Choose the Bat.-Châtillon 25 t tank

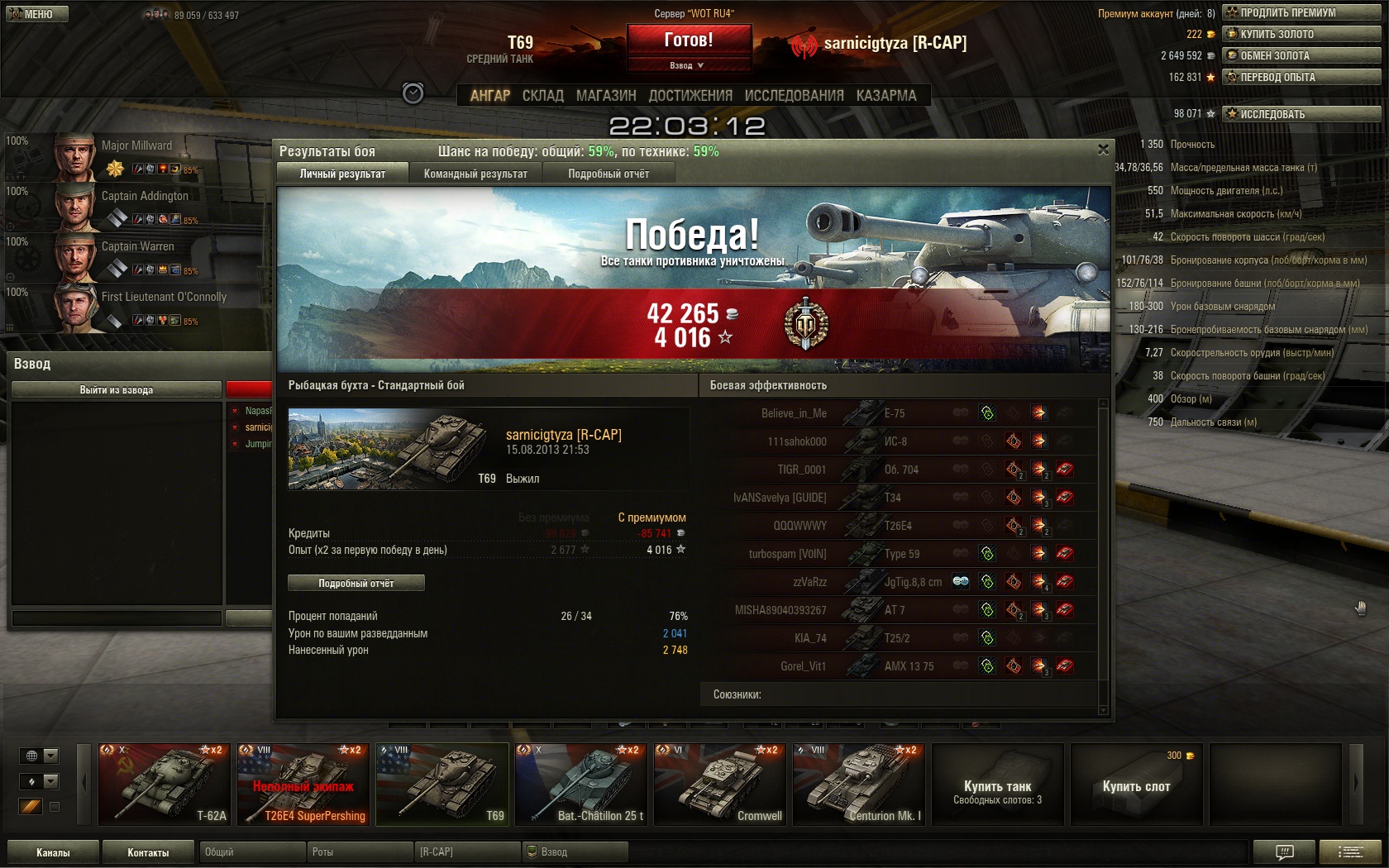581,784
